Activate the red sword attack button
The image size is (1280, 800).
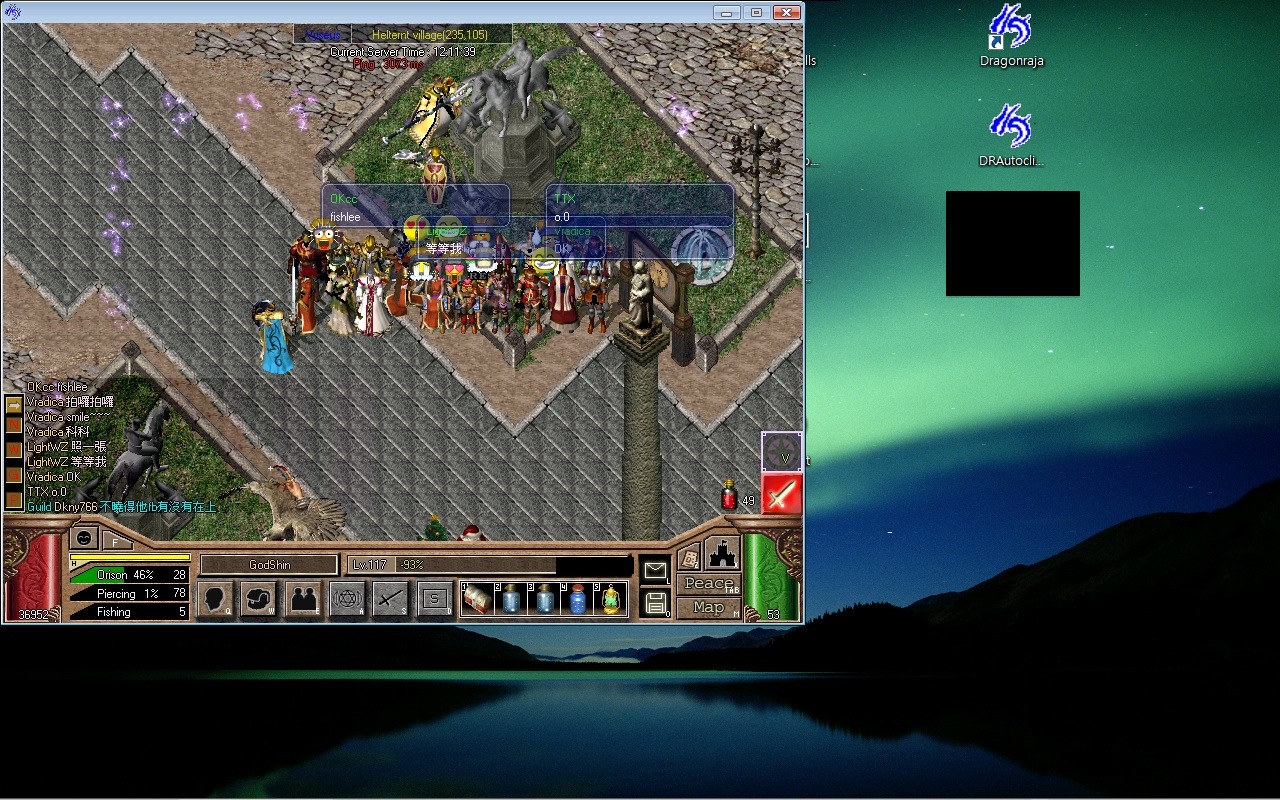(782, 494)
